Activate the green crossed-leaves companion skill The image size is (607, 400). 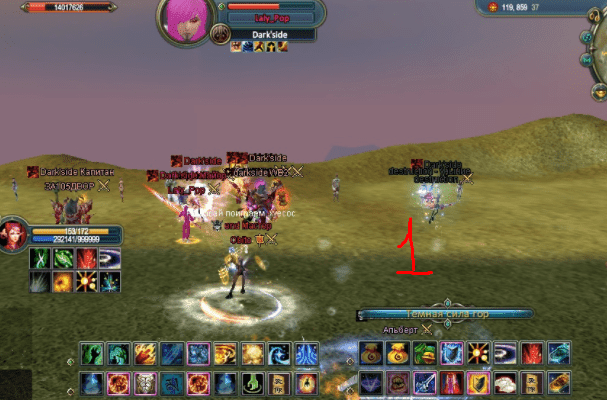pyautogui.click(x=41, y=259)
